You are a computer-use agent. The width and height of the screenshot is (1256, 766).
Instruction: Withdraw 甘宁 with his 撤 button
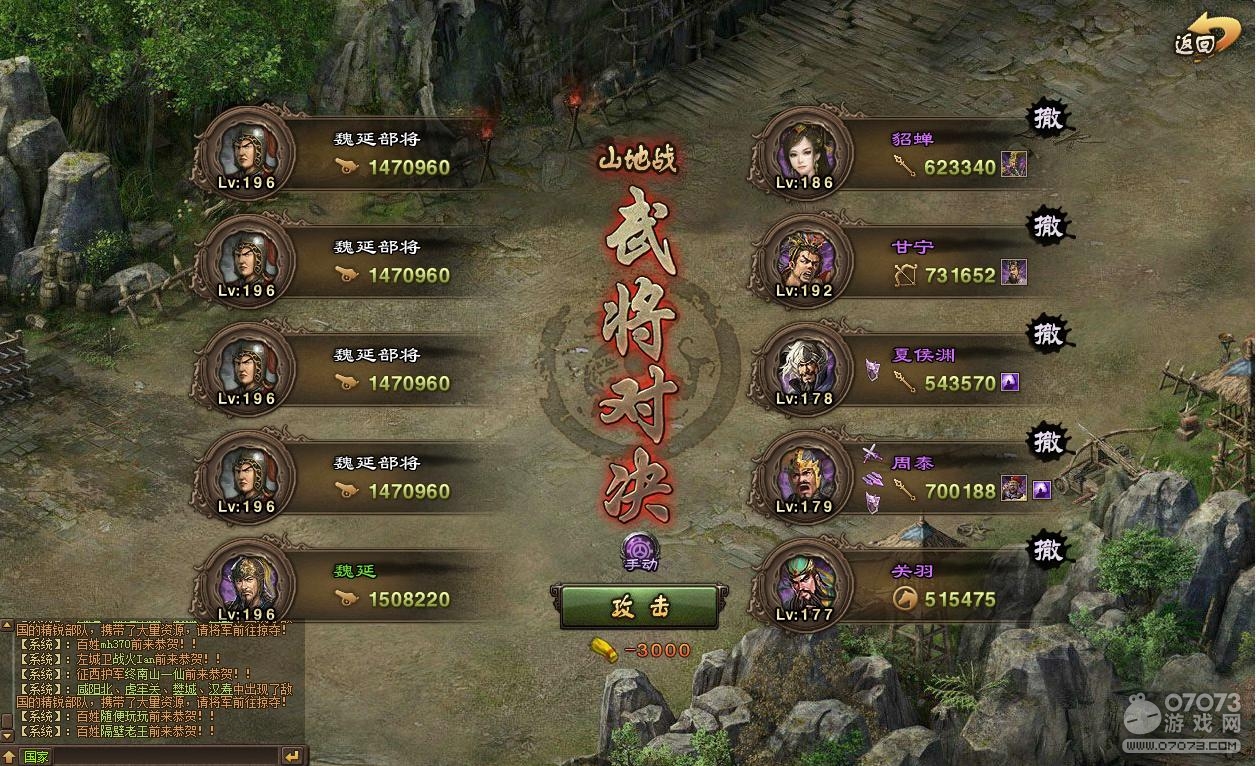pyautogui.click(x=1047, y=224)
